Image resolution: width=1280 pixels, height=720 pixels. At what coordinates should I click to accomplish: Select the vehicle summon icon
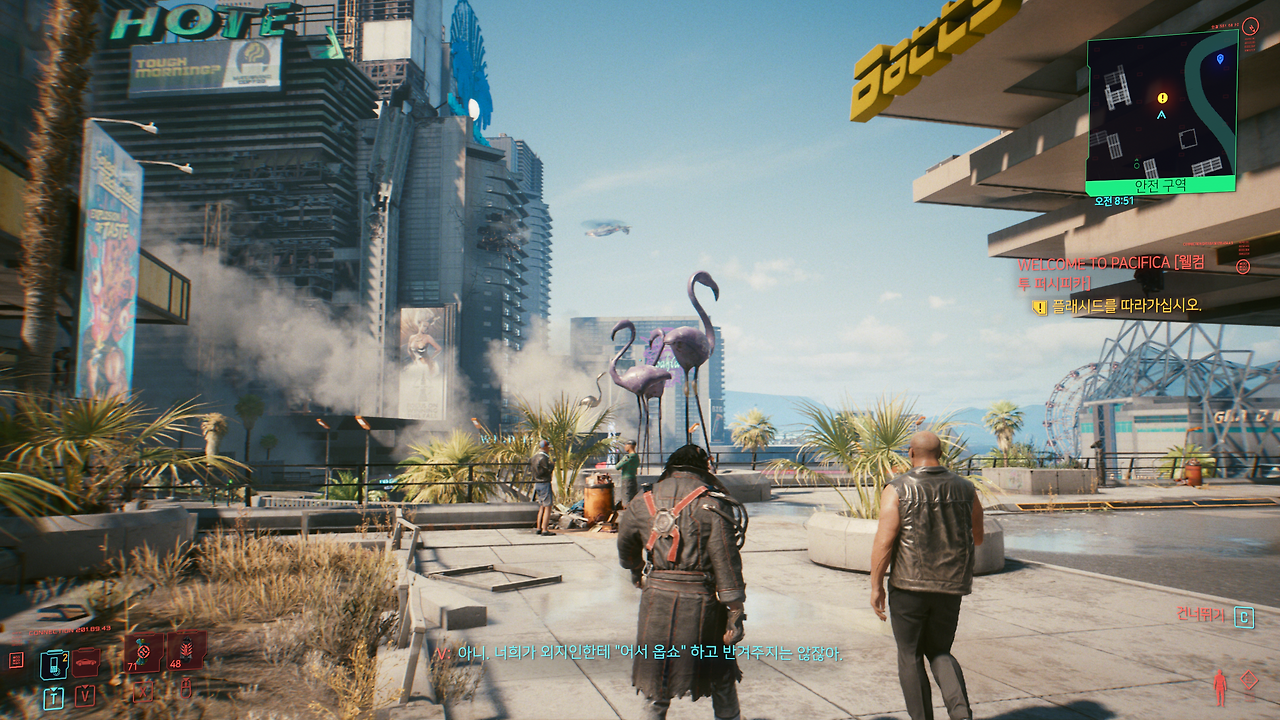click(85, 661)
